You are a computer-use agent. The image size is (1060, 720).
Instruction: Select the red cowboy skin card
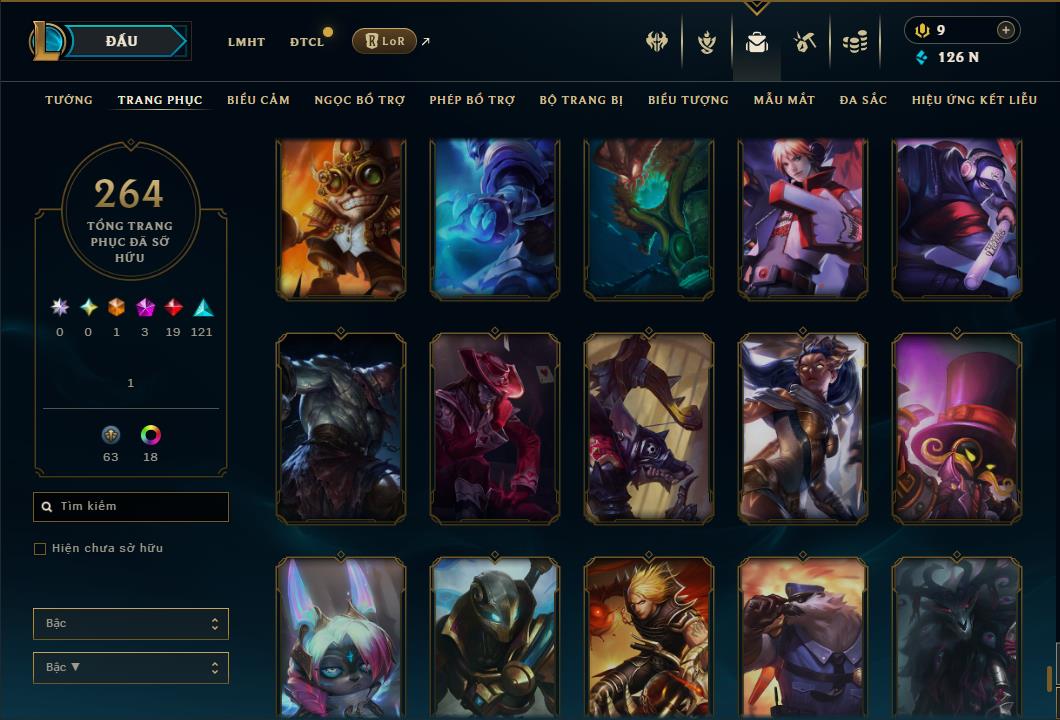click(x=495, y=428)
